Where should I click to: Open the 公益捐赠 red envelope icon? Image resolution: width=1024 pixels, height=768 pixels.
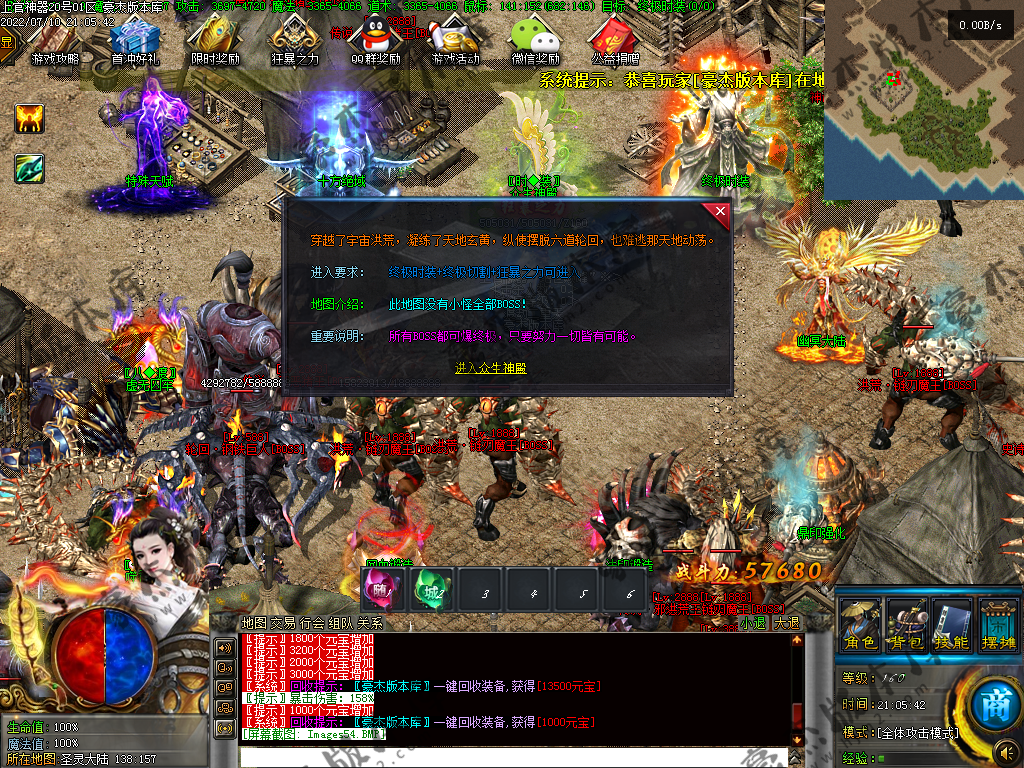click(615, 38)
